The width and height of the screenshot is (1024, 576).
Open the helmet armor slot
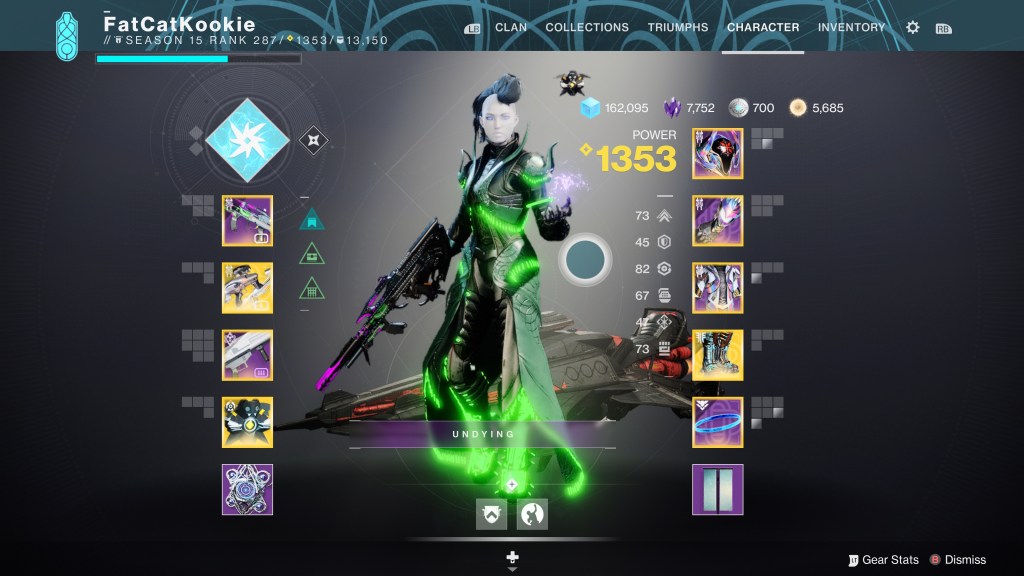click(x=717, y=153)
